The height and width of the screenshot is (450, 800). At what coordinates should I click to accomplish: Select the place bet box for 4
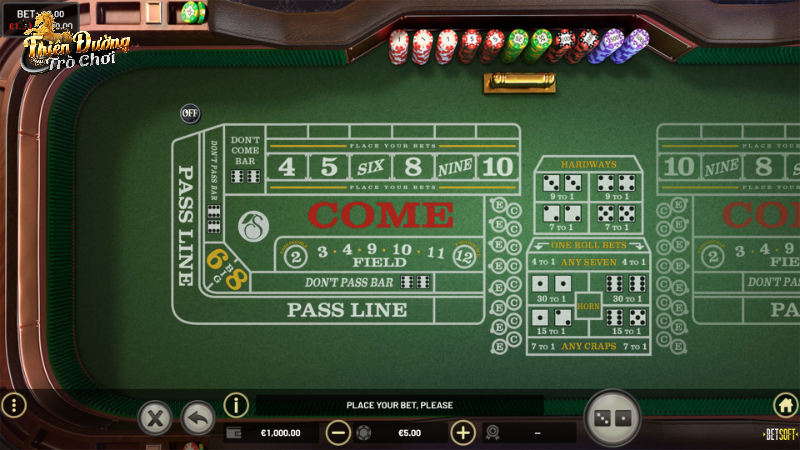(287, 167)
